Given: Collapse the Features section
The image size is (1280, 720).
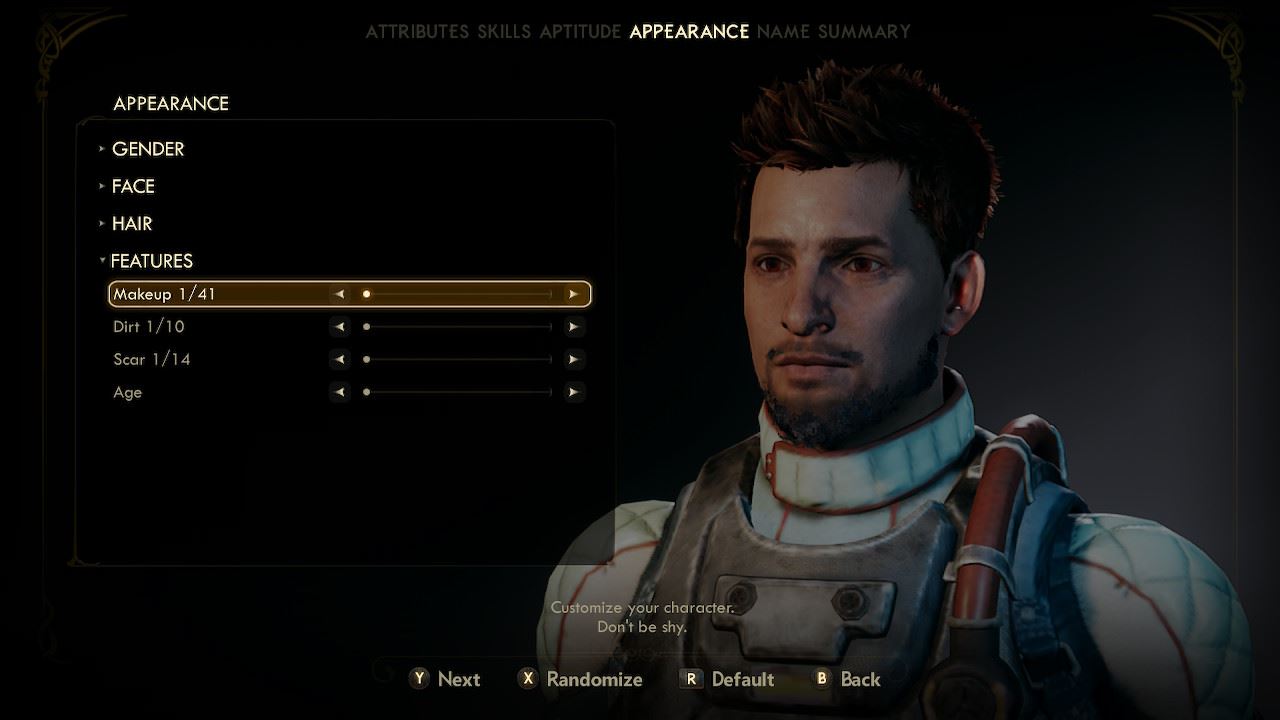Looking at the screenshot, I should [x=151, y=261].
